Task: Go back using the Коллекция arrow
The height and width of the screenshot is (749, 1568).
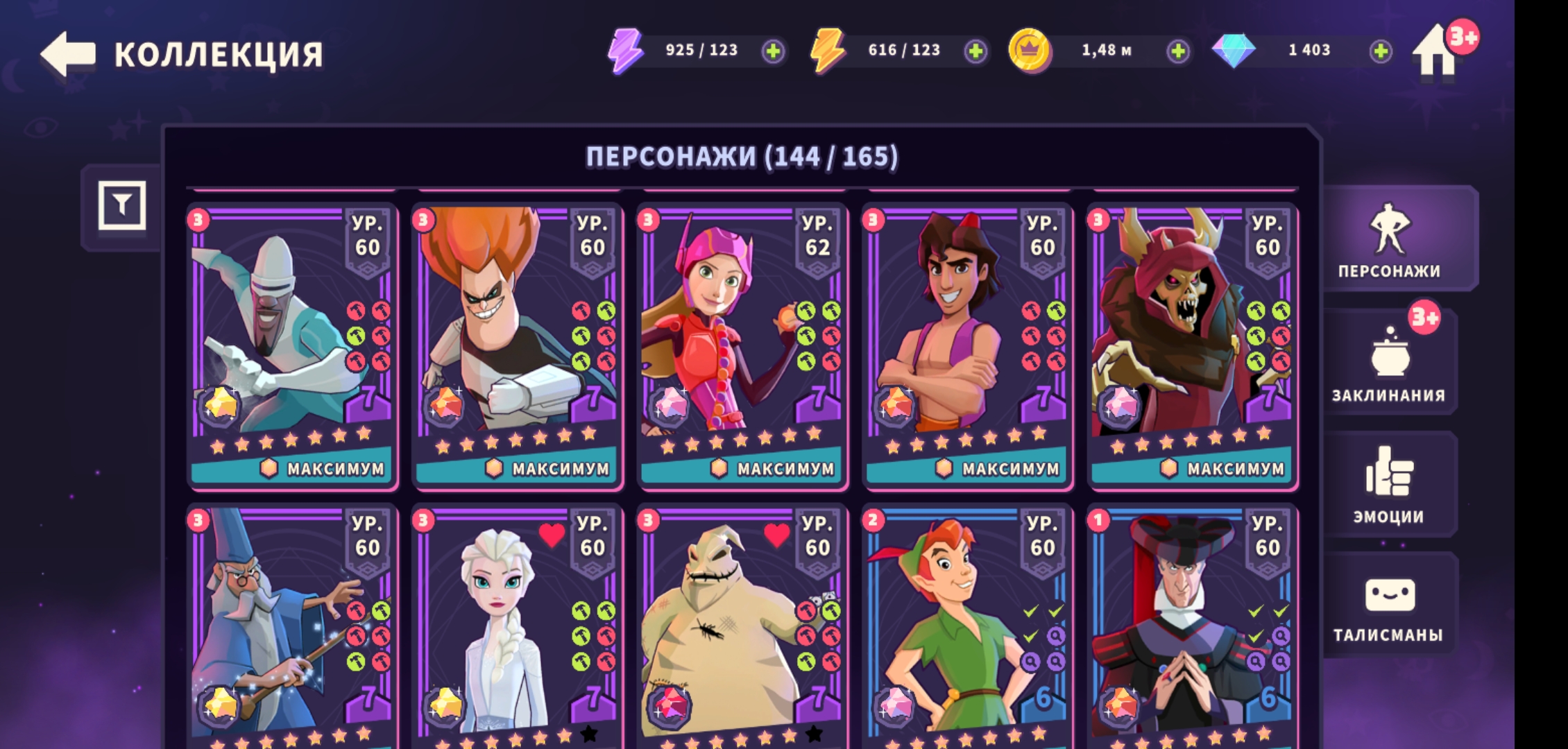Action: coord(68,53)
